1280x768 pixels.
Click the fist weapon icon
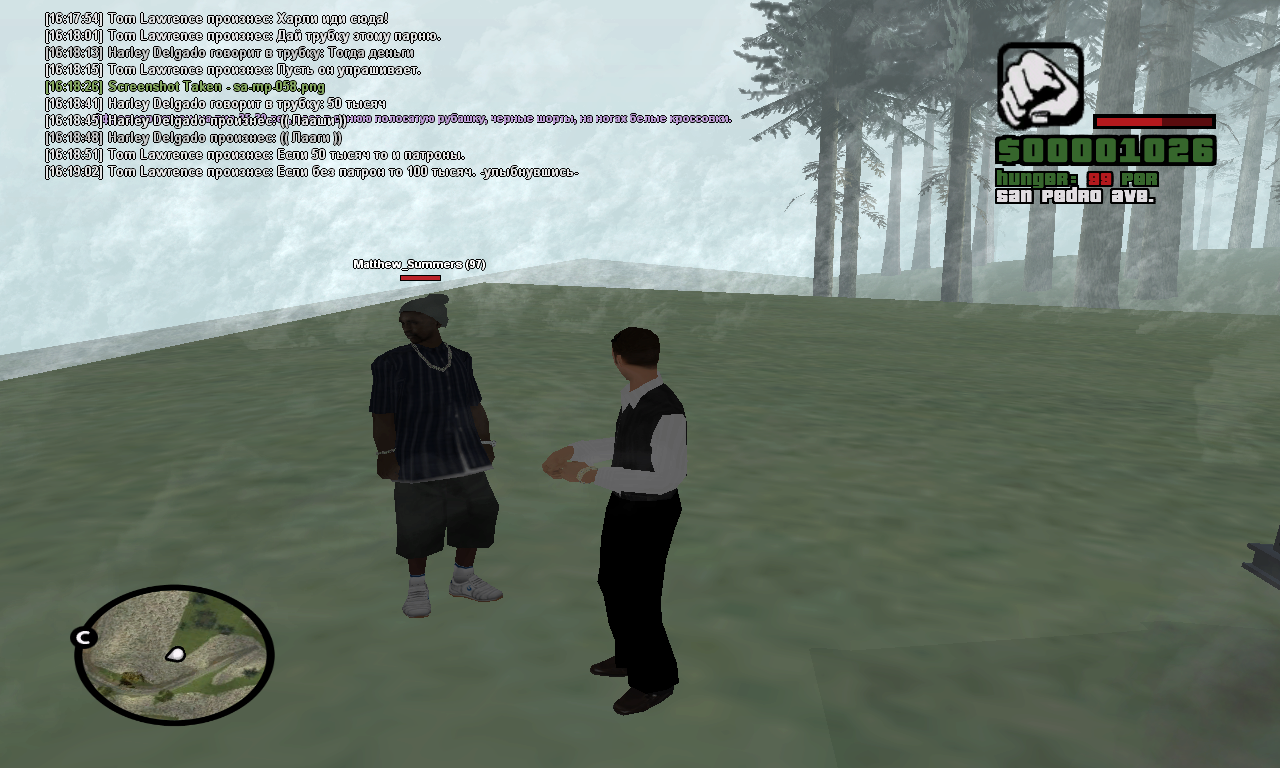(1040, 85)
